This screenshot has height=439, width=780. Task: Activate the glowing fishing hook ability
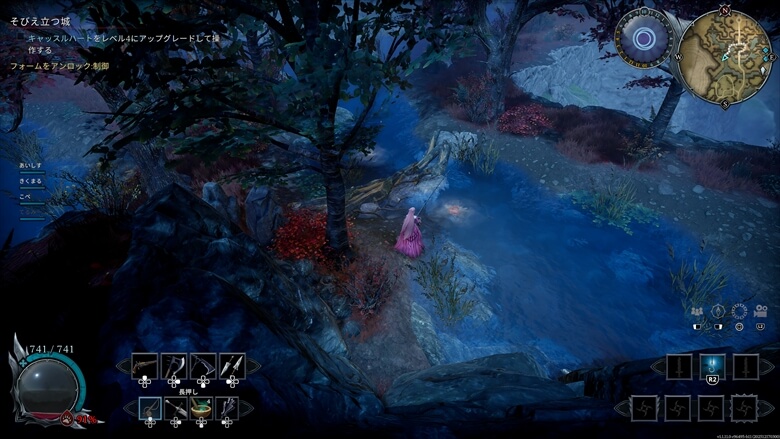tap(713, 366)
